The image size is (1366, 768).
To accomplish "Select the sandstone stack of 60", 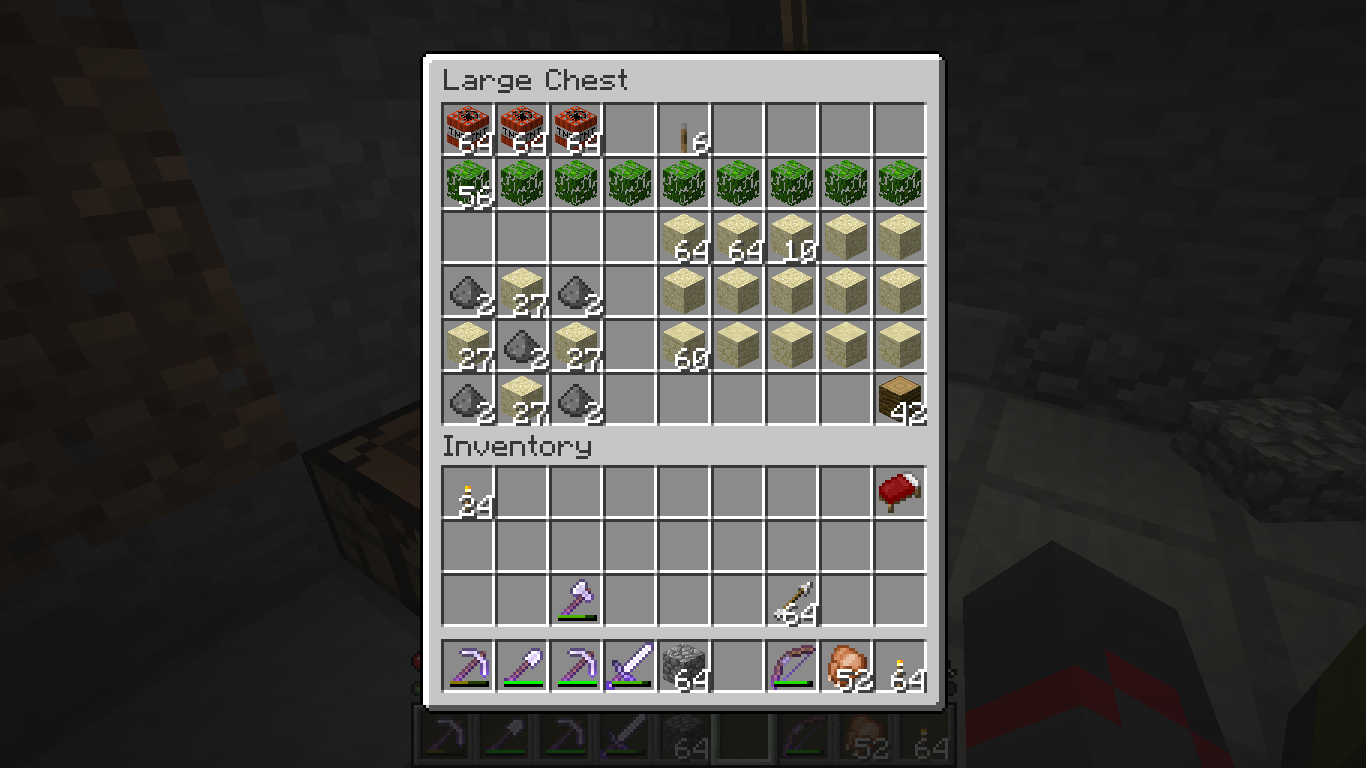I will pyautogui.click(x=684, y=346).
